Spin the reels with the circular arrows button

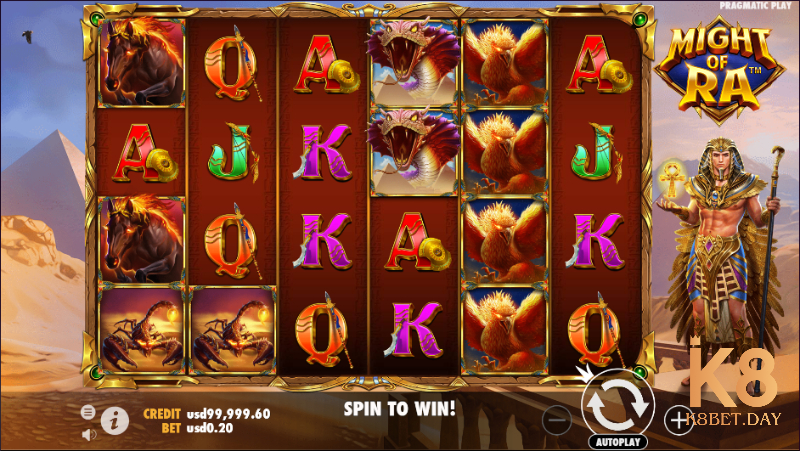[619, 402]
